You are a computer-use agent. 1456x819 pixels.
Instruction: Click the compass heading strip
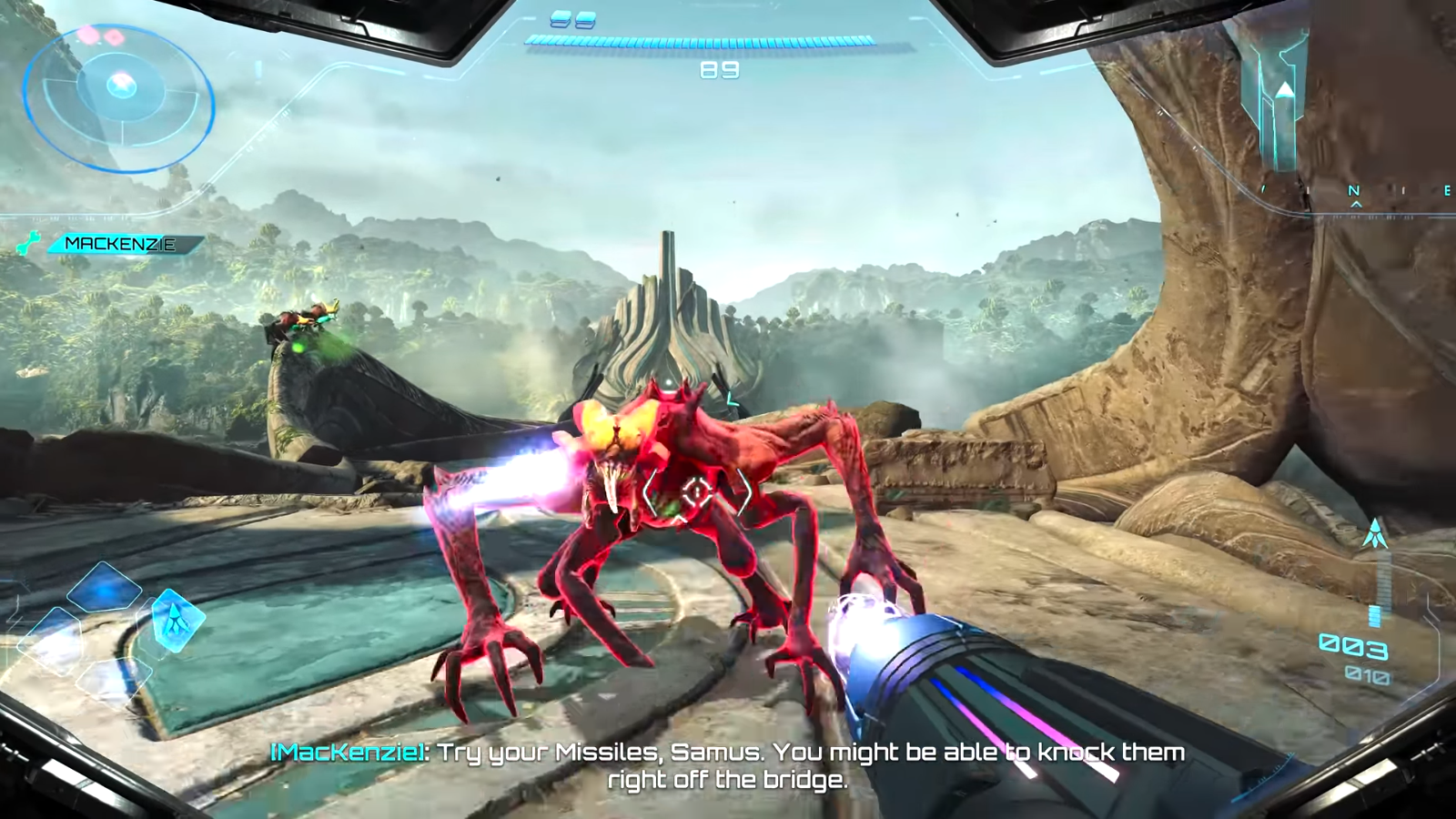click(x=1356, y=193)
